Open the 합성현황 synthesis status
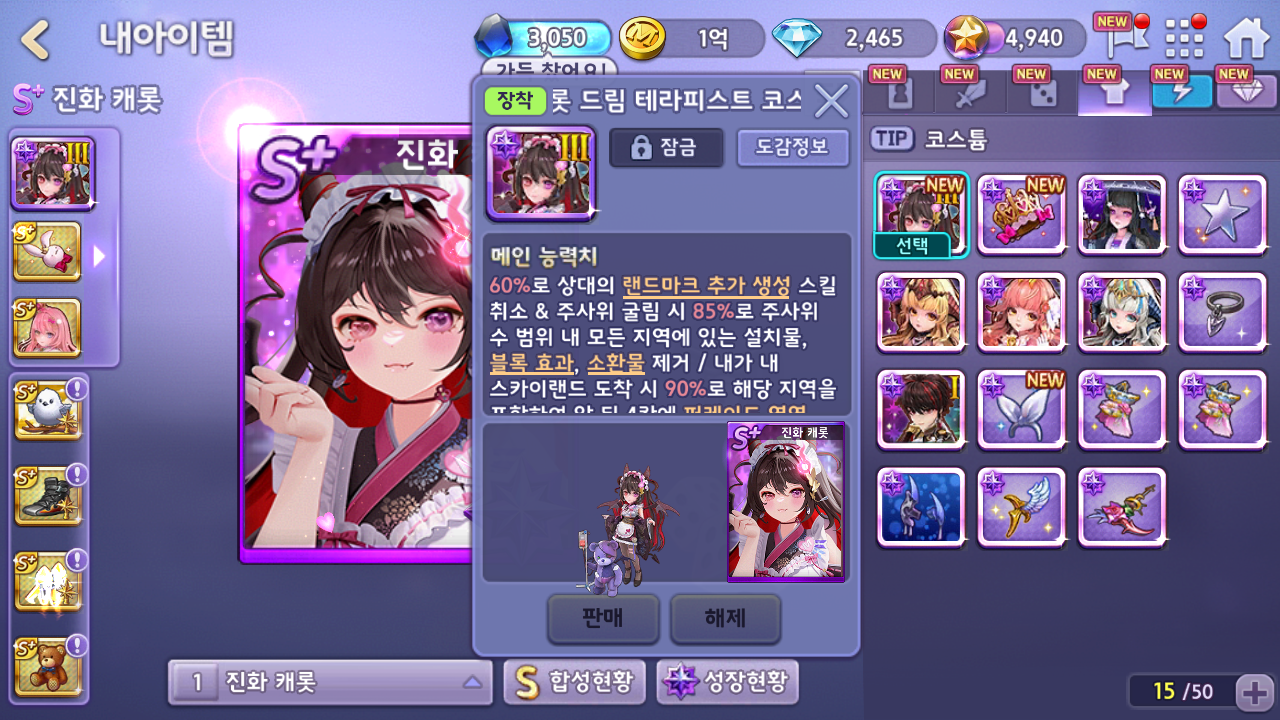 575,682
